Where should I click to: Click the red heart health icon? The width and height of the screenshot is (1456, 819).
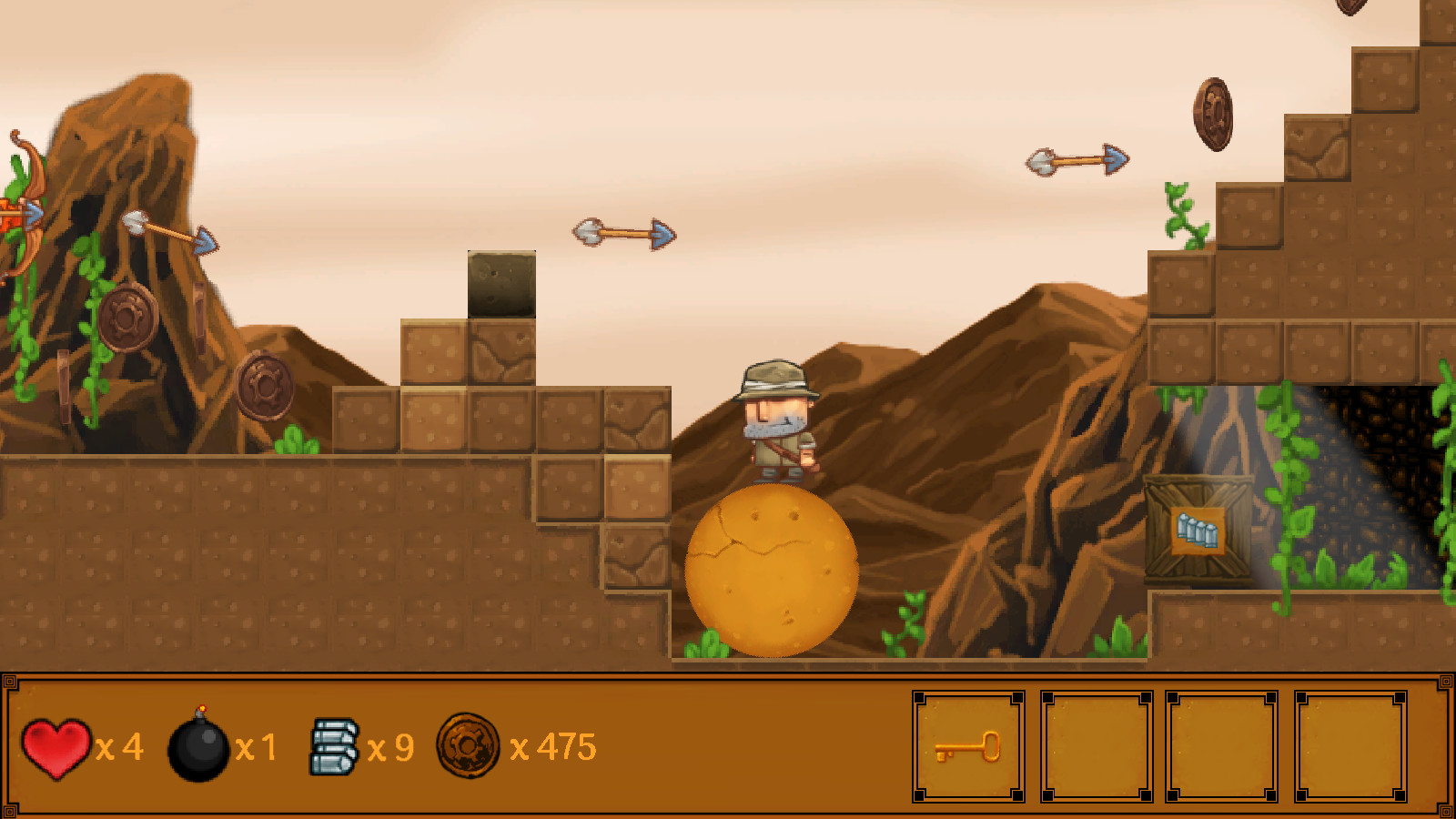coord(55,748)
